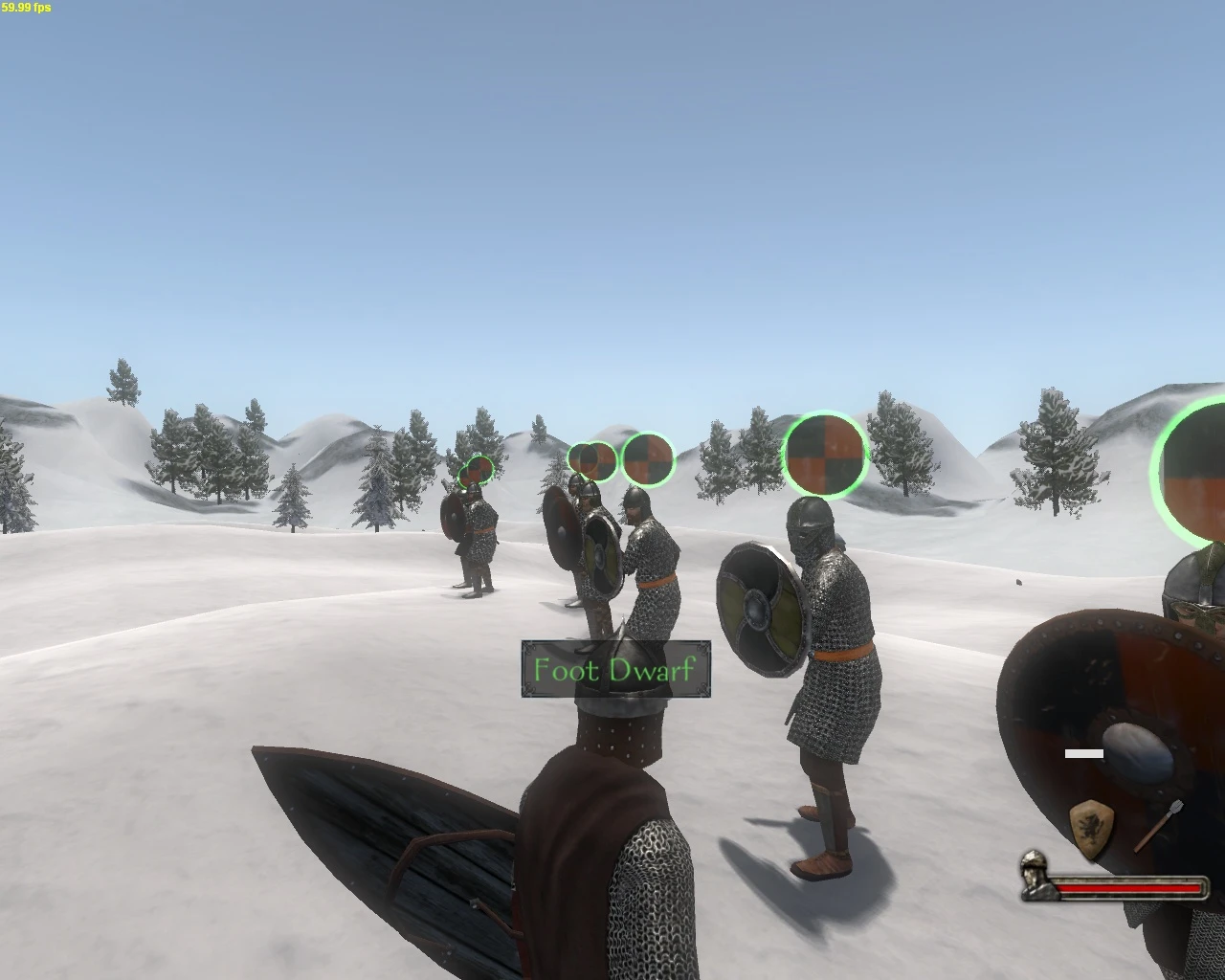Click the red health bar at bottom right
Screen dimensions: 1225x980
[1129, 888]
